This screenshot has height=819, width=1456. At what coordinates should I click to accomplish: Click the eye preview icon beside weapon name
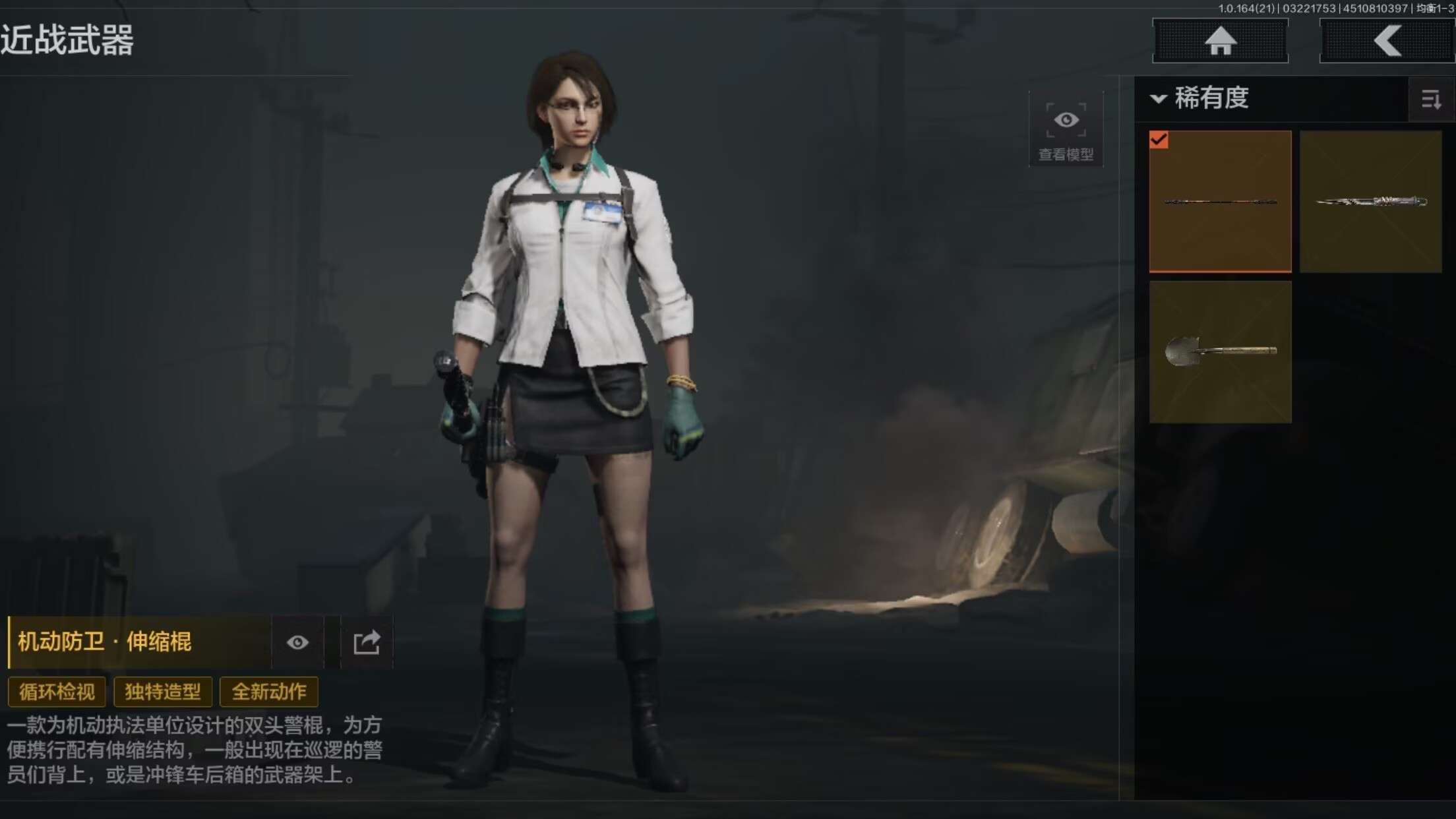tap(297, 642)
